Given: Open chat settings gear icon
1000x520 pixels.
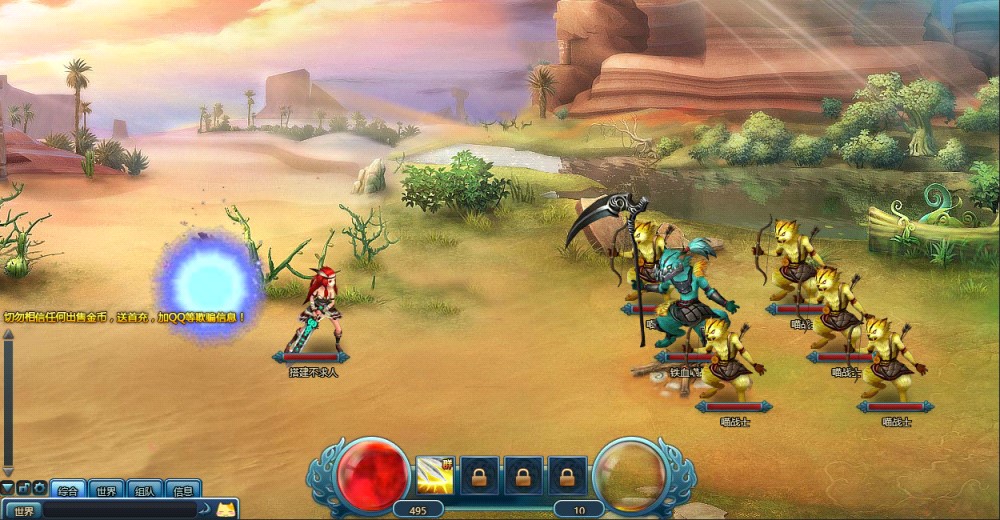Looking at the screenshot, I should click(x=40, y=488).
